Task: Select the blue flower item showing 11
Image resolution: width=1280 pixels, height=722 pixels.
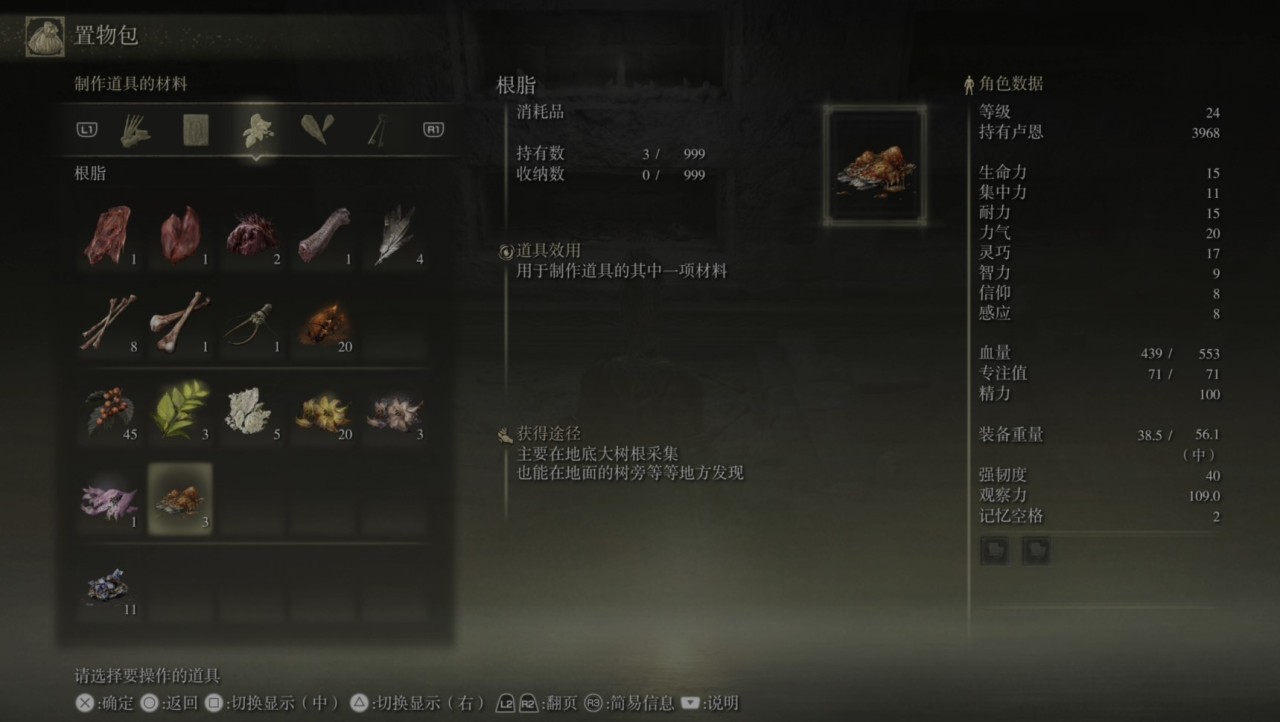Action: [x=110, y=585]
